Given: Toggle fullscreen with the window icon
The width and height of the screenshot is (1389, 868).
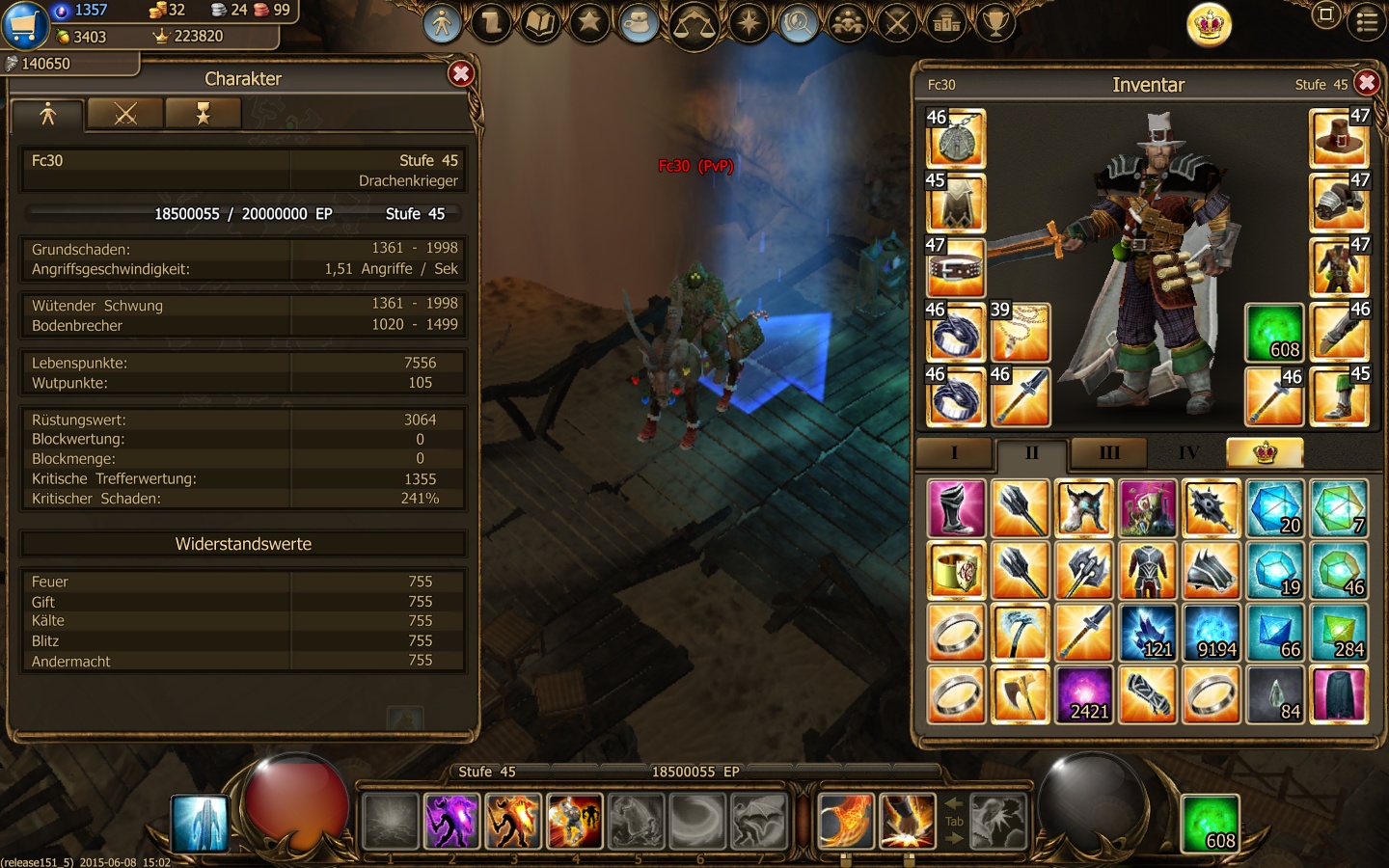Looking at the screenshot, I should pyautogui.click(x=1326, y=14).
